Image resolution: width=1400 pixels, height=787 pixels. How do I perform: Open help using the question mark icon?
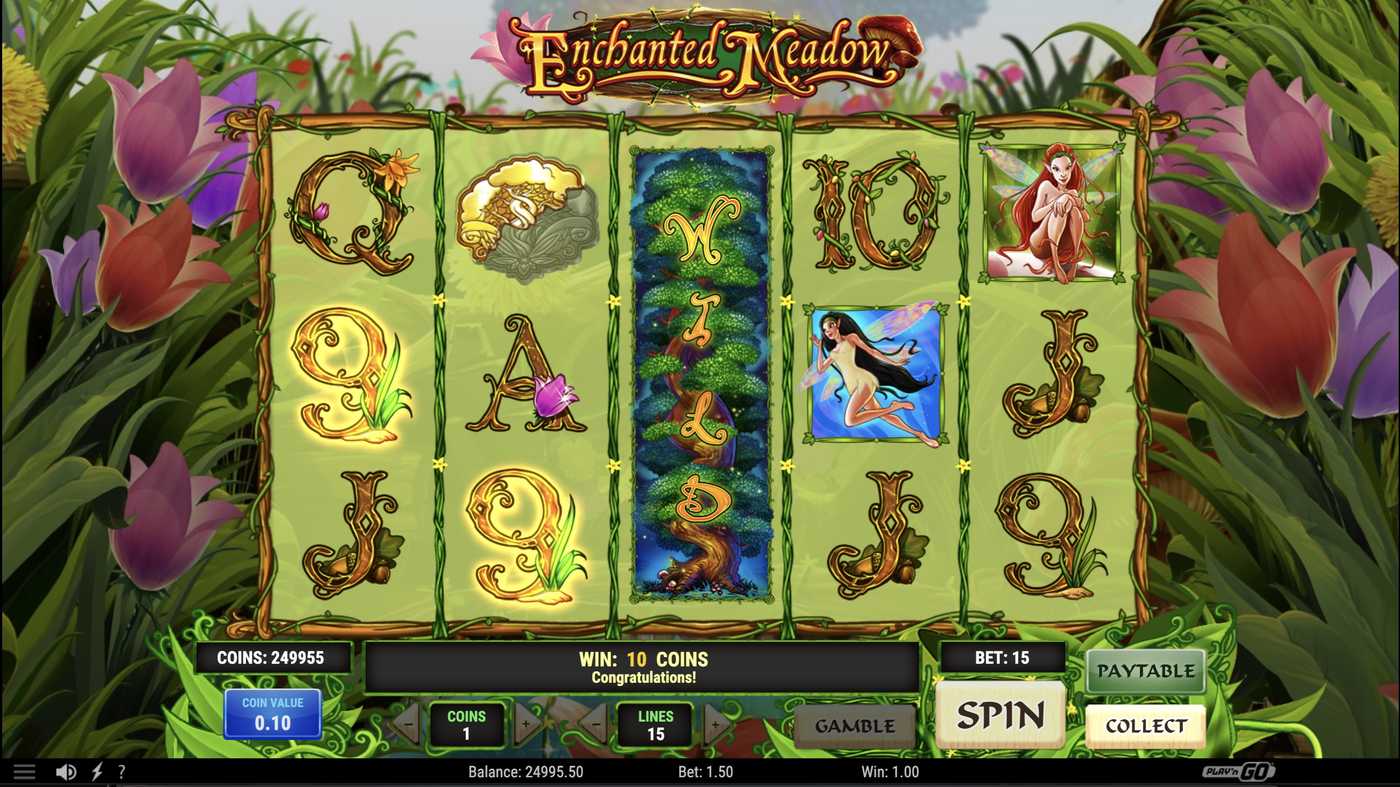click(121, 770)
